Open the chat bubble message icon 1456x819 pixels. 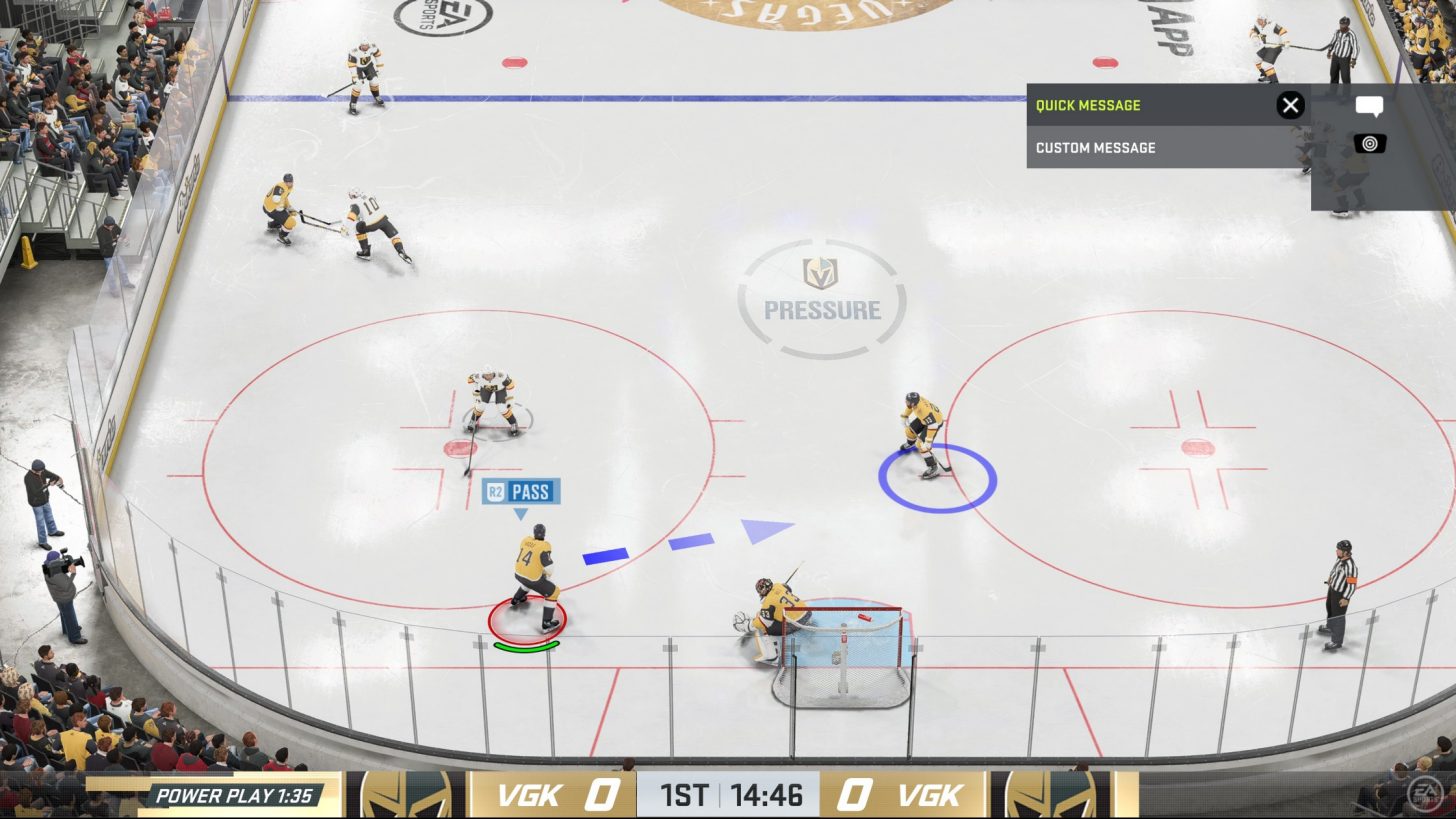click(1371, 105)
